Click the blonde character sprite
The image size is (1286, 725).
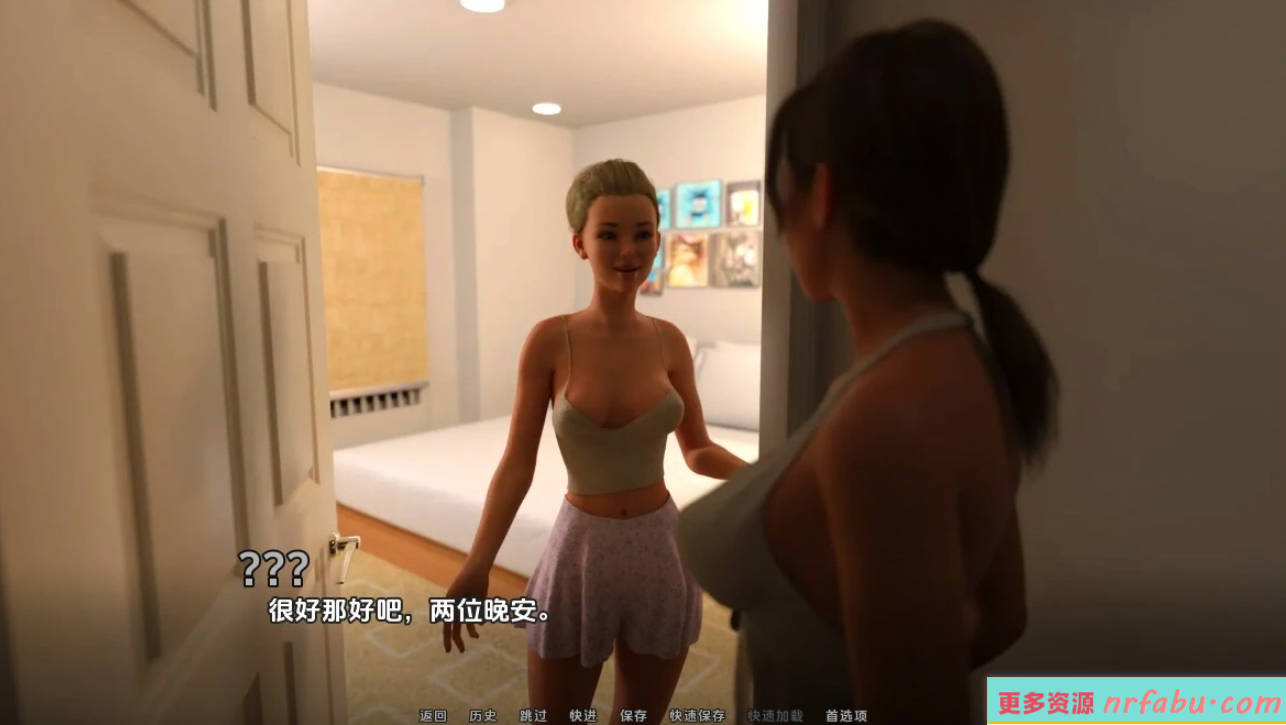[x=610, y=400]
